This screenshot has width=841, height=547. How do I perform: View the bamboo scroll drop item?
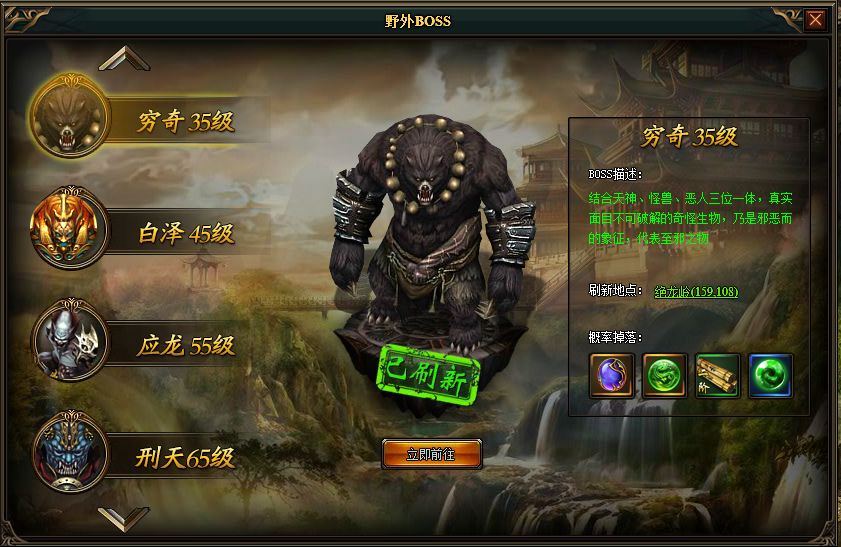pyautogui.click(x=717, y=376)
